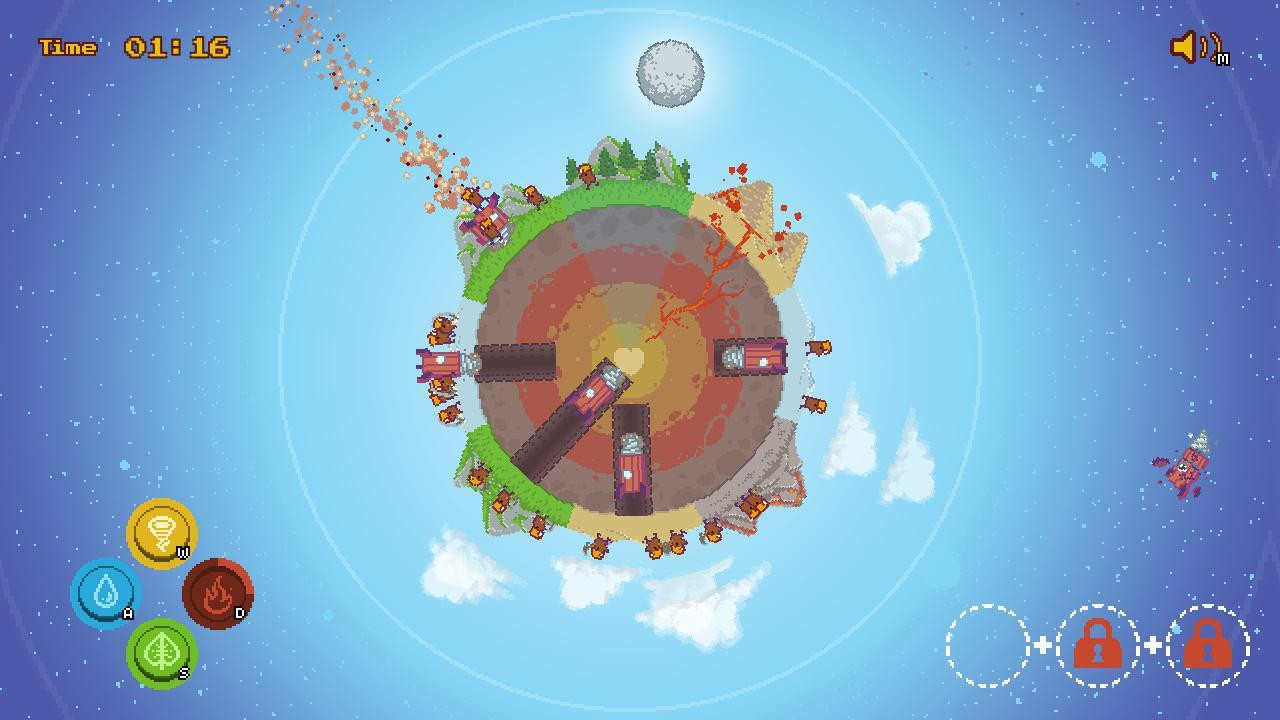Toggle the wind power bound to W
The width and height of the screenshot is (1280, 720).
tap(160, 536)
